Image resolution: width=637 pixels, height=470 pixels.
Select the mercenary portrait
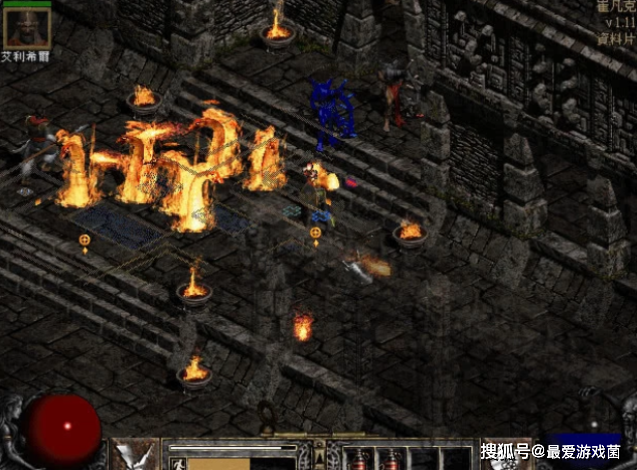(26, 25)
